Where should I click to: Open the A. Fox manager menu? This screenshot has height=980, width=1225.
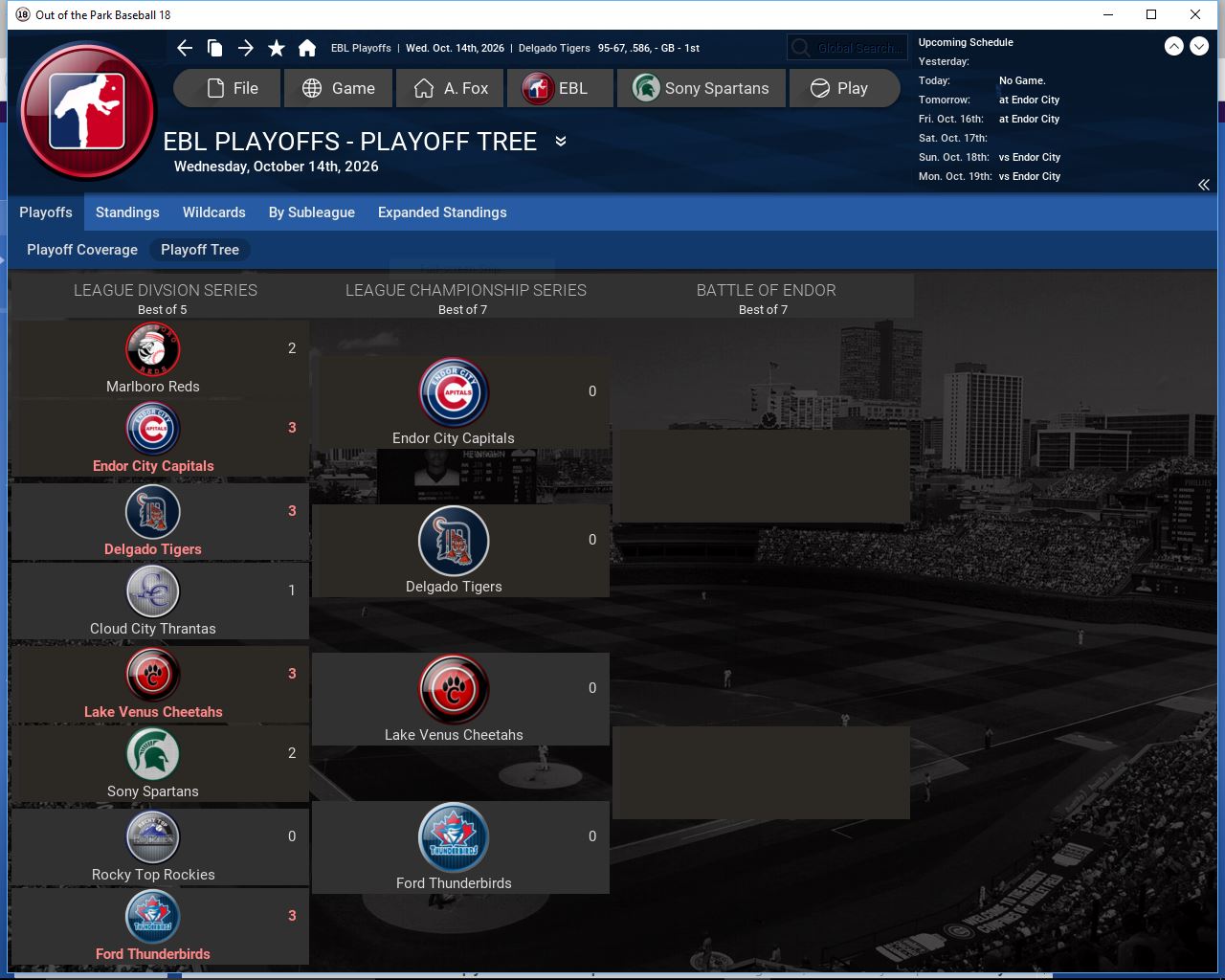(451, 88)
